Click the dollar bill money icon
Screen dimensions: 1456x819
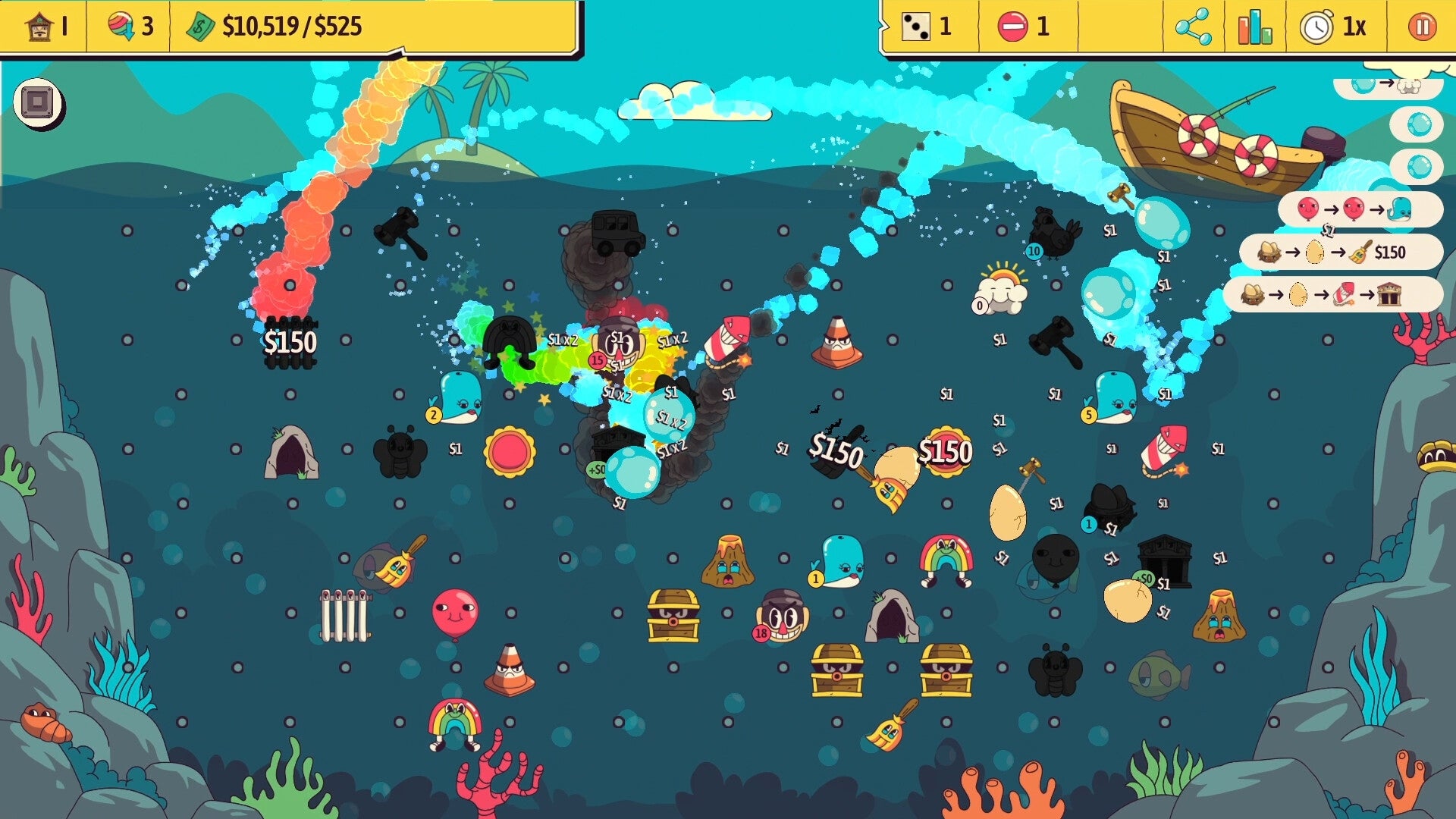pos(199,27)
